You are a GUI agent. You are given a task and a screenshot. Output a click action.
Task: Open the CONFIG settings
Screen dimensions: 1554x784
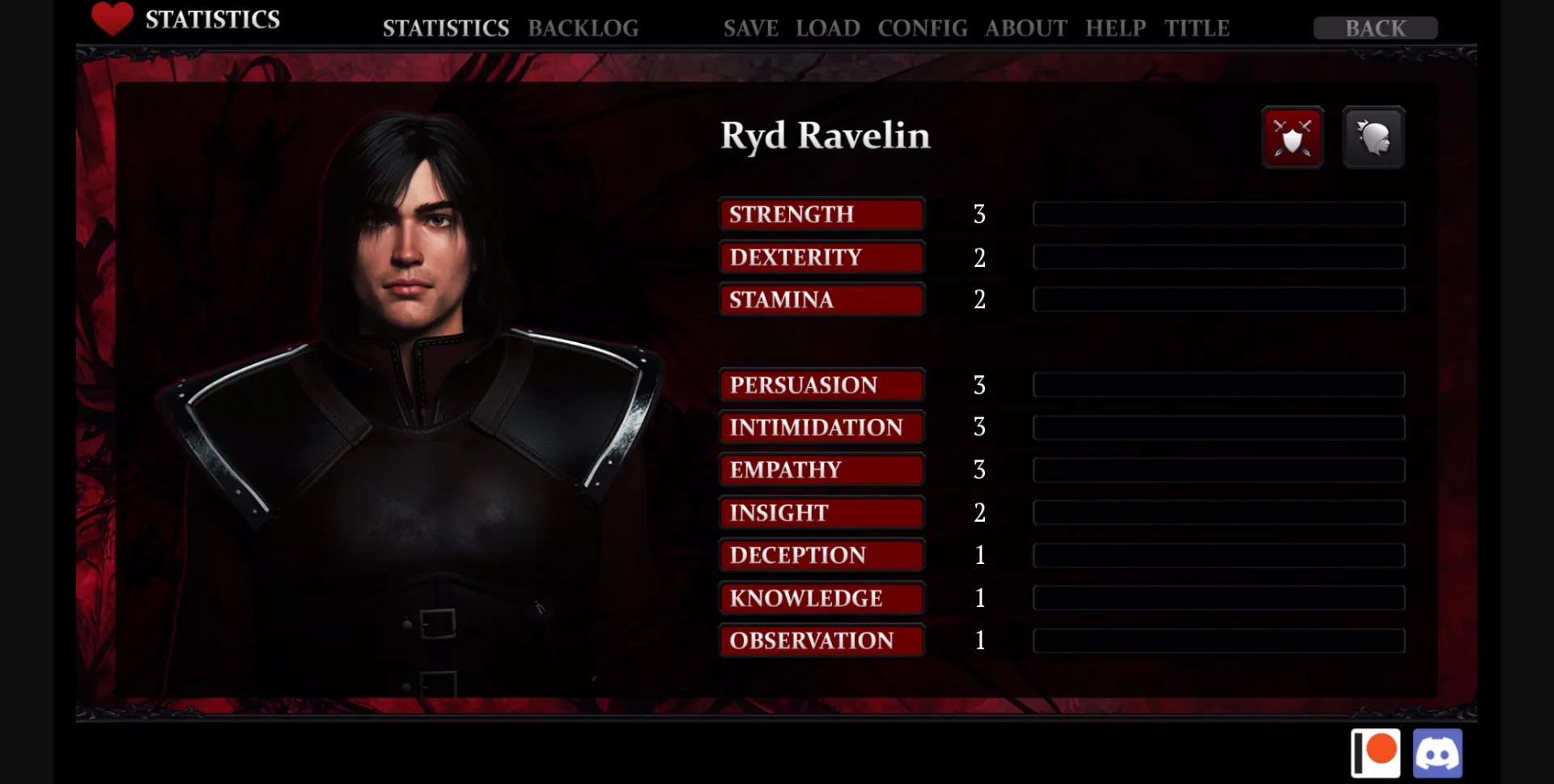[922, 28]
